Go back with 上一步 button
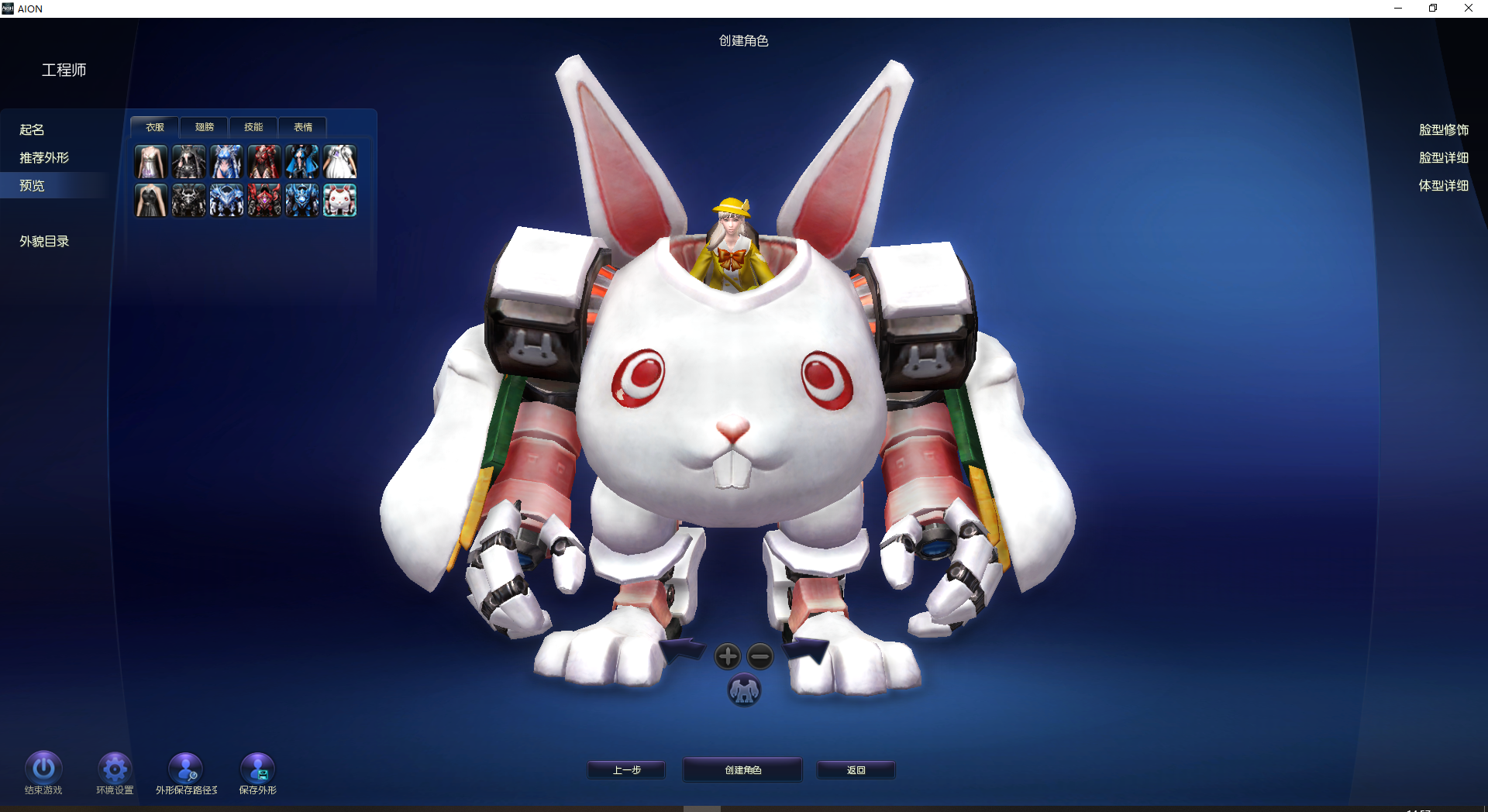 click(x=626, y=770)
